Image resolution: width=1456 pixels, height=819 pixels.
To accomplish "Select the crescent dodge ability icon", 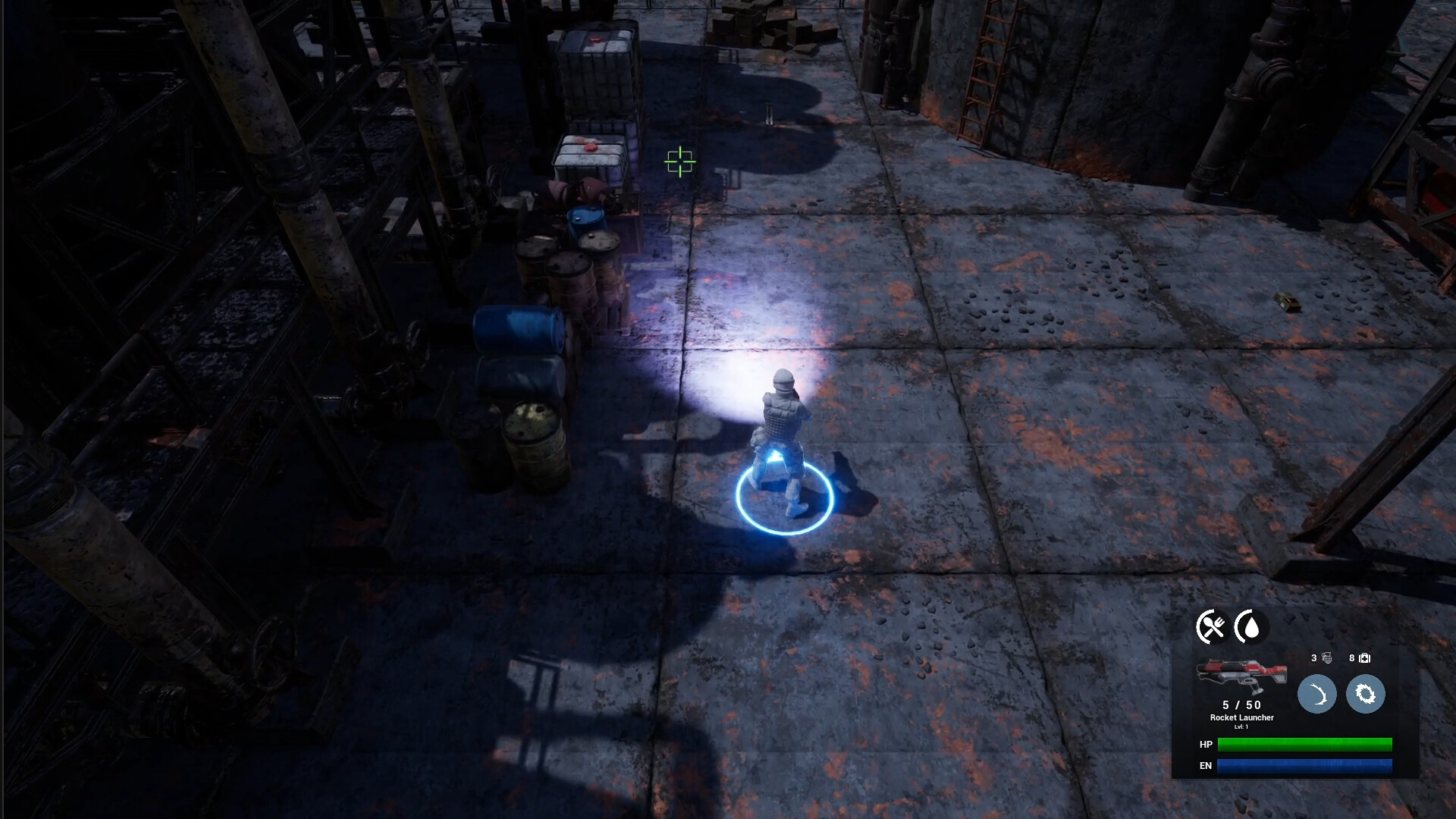I will pos(1318,693).
